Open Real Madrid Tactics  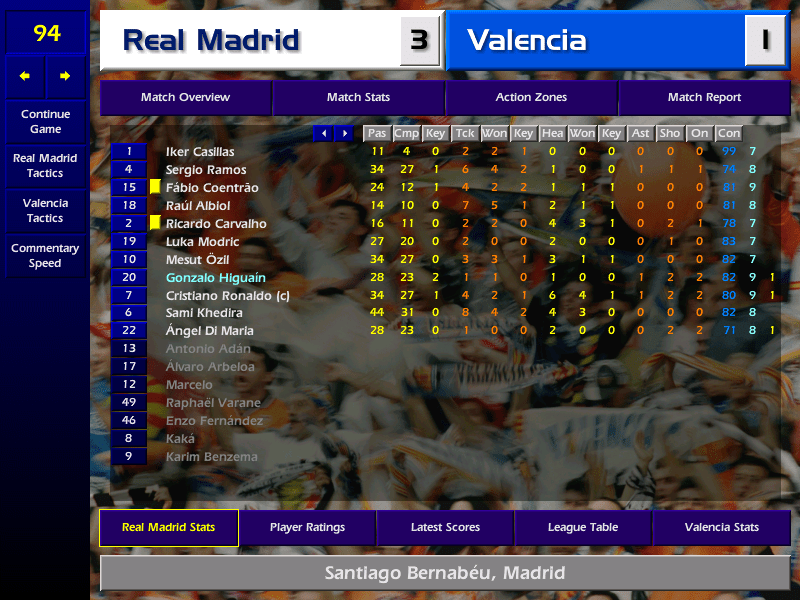[45, 165]
